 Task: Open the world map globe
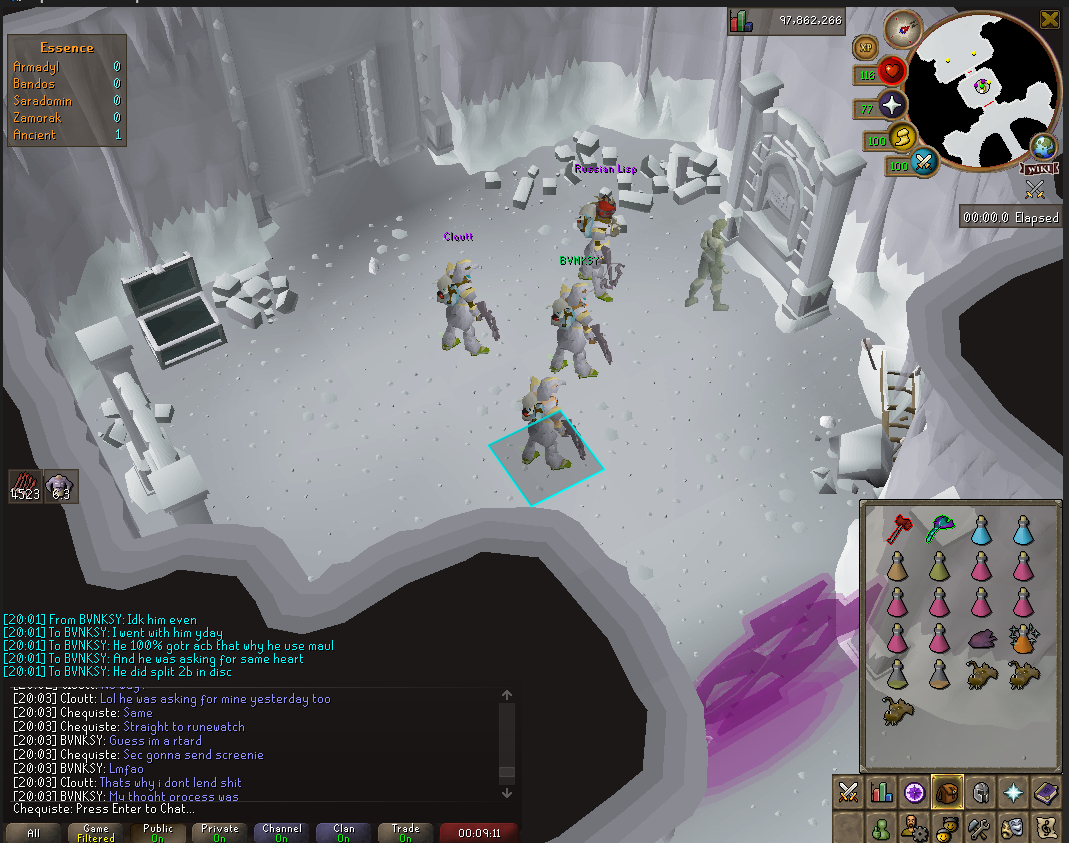(x=1045, y=146)
